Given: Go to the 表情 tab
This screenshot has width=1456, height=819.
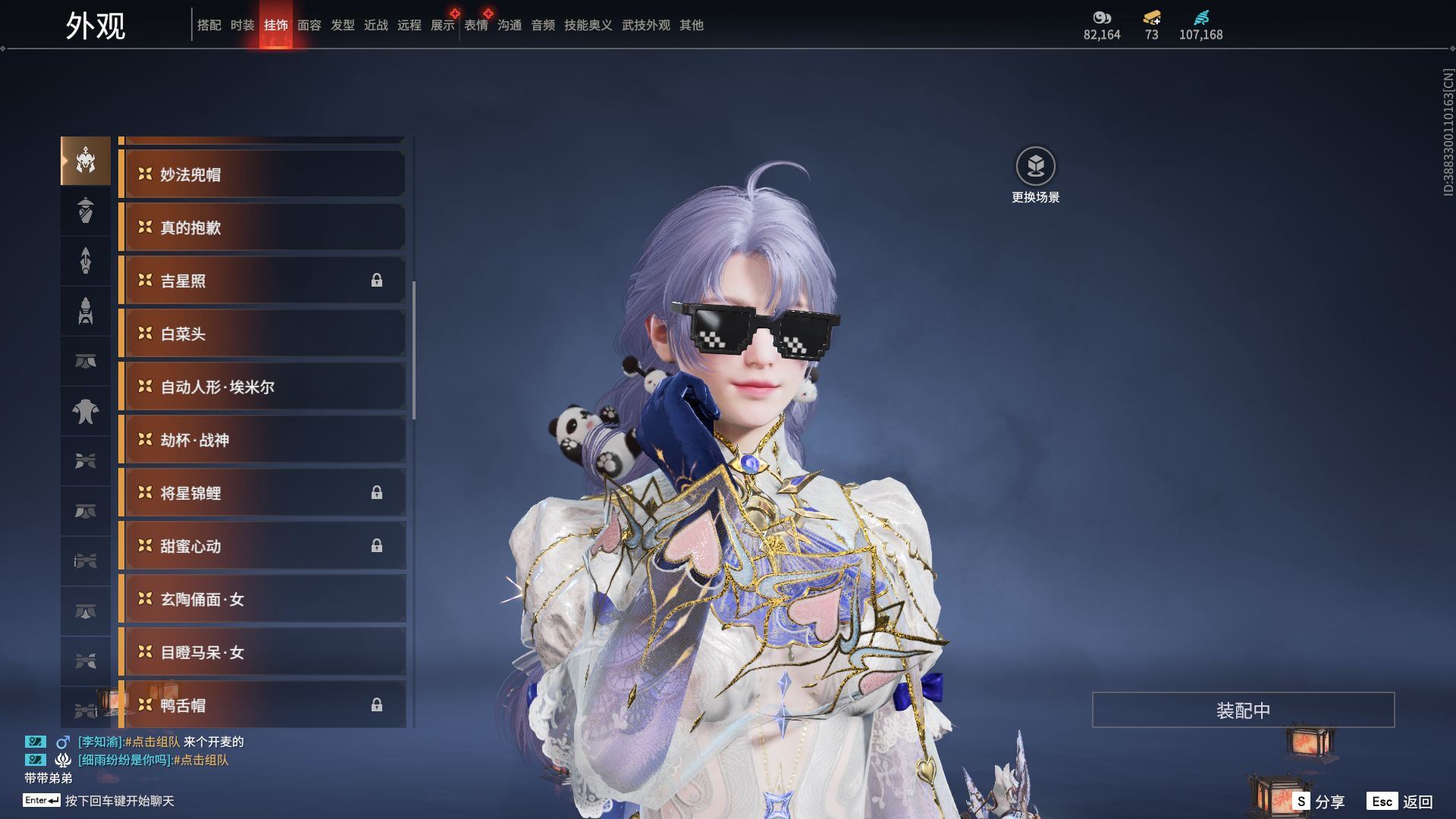Looking at the screenshot, I should click(x=476, y=25).
